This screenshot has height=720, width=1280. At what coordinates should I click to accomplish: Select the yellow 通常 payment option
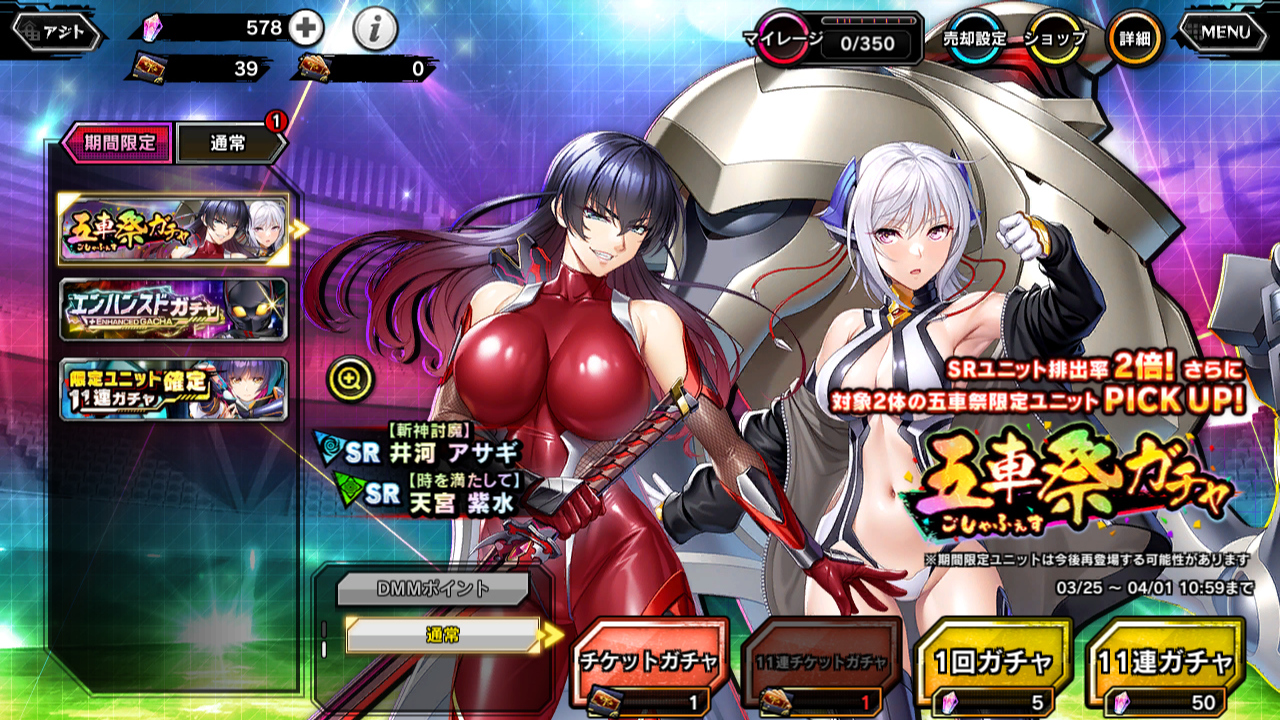[x=444, y=634]
